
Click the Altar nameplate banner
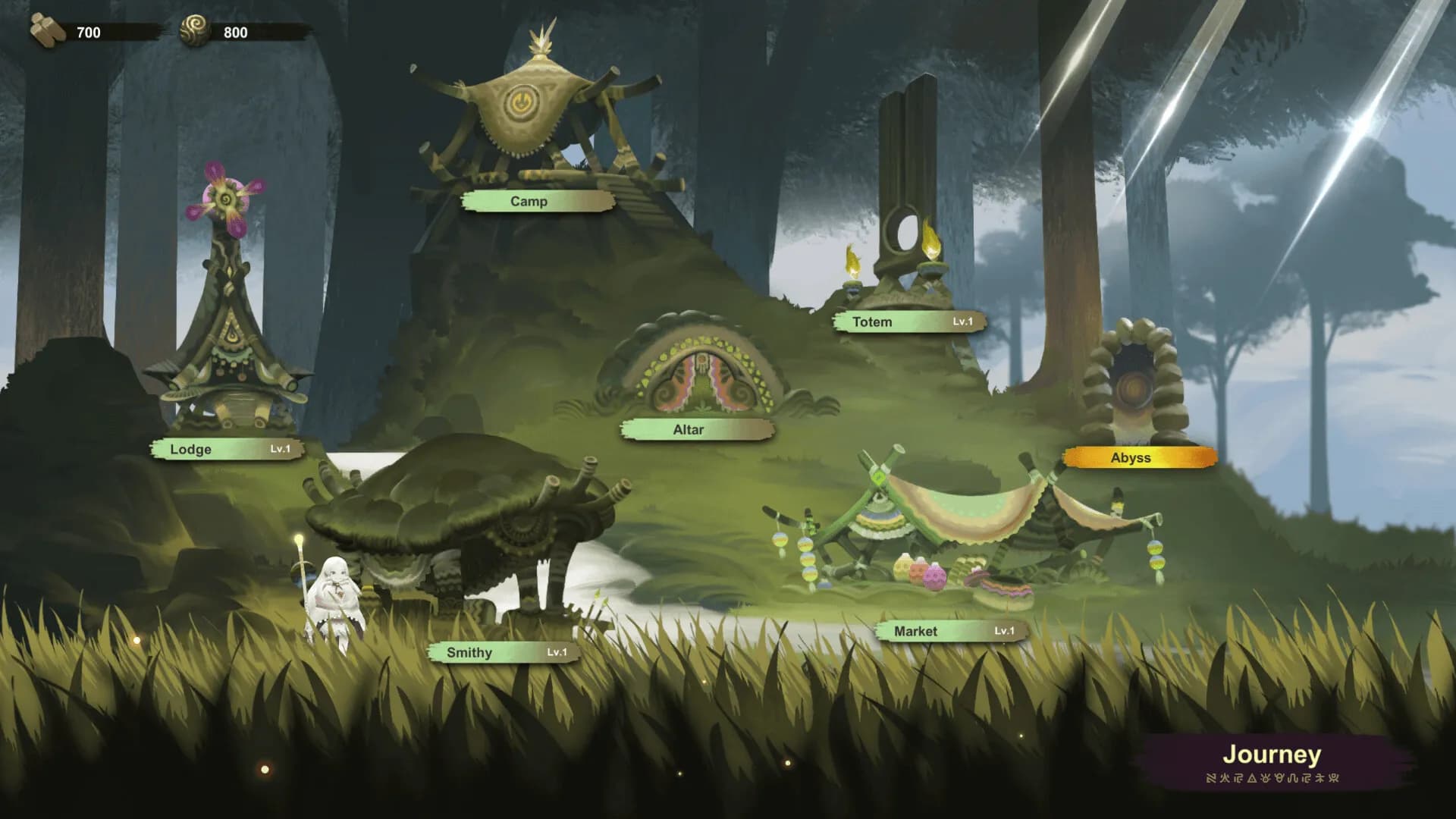[695, 429]
